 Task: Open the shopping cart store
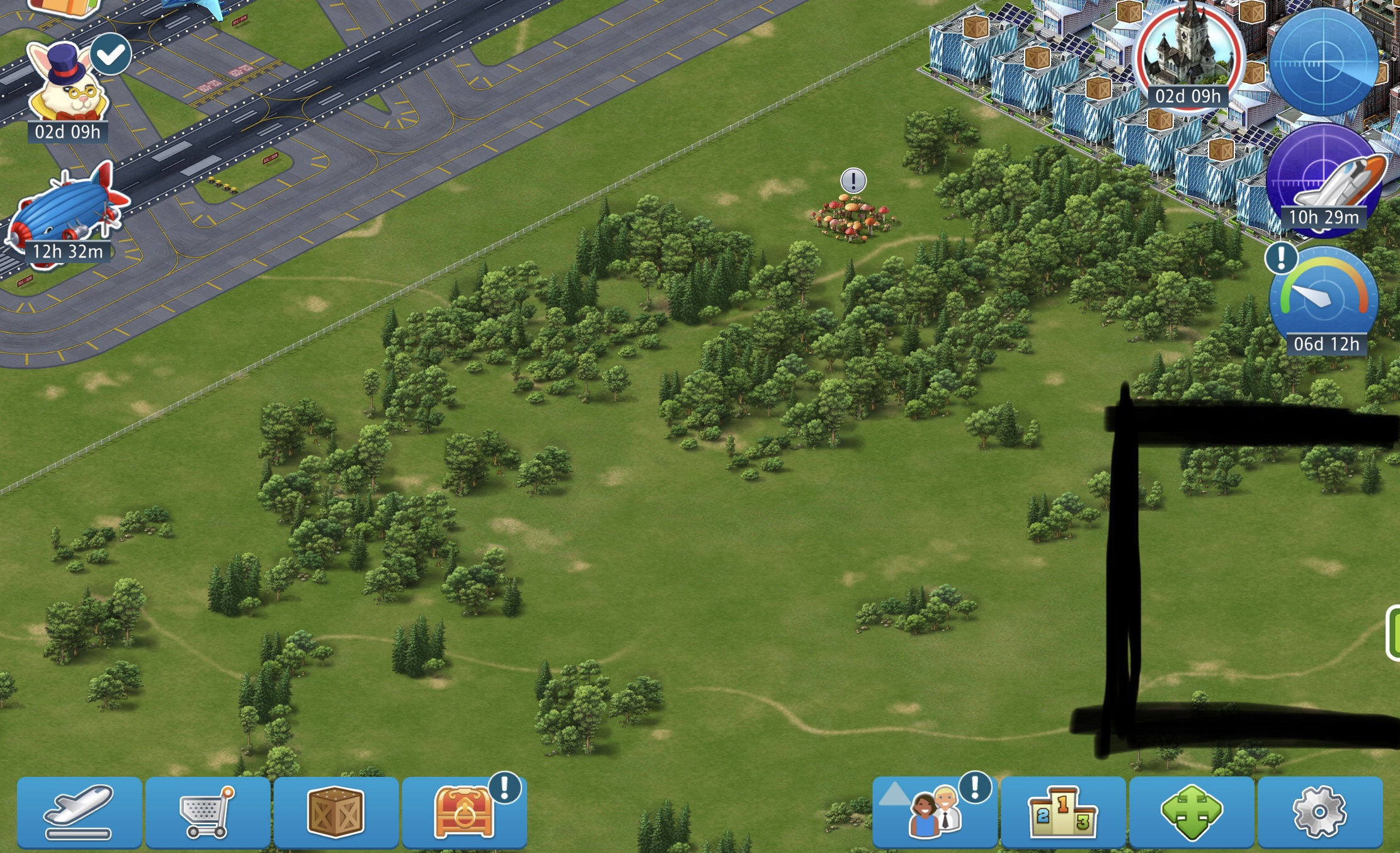coord(207,813)
